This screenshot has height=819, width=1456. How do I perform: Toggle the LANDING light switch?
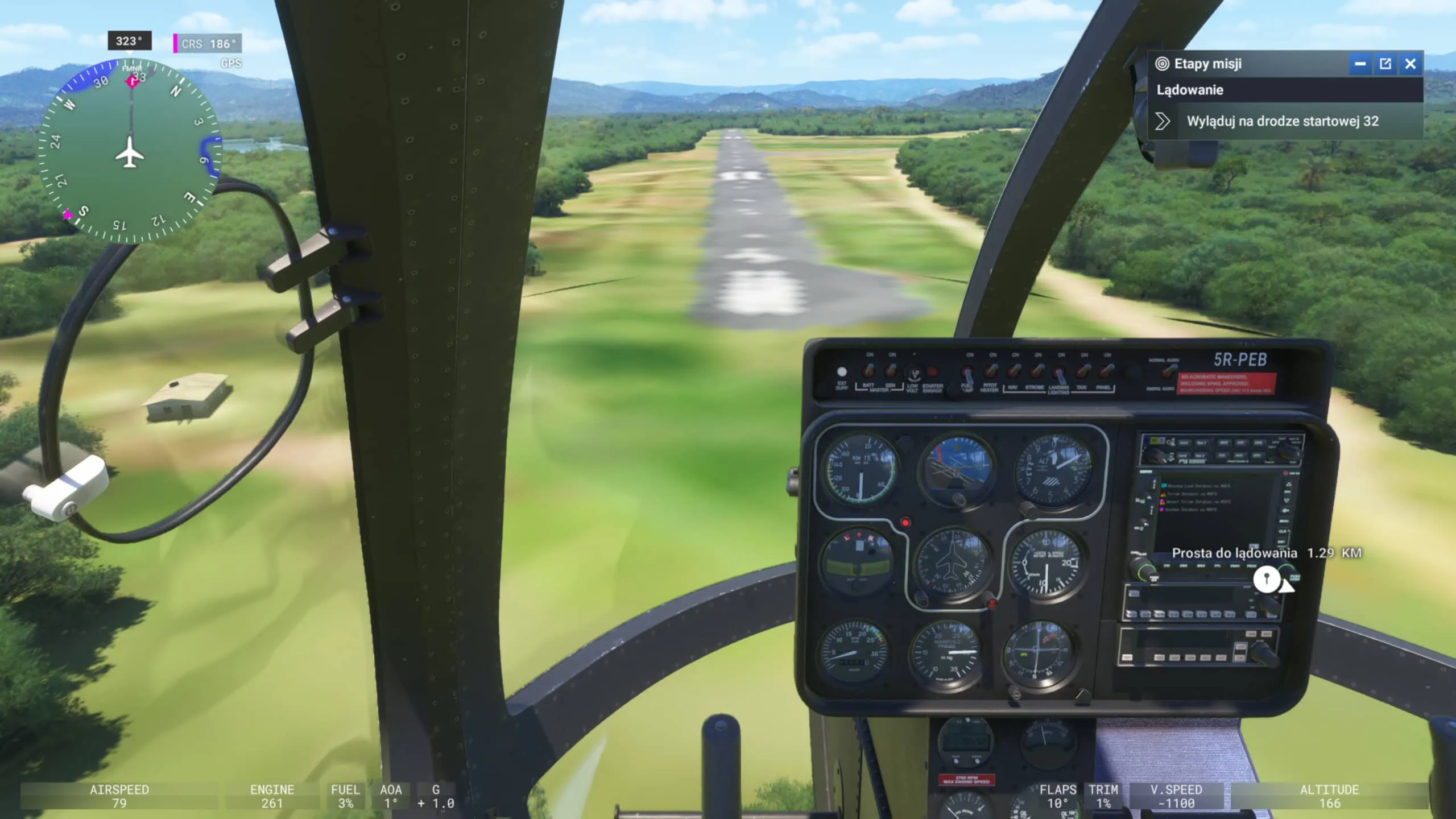coord(1059,373)
